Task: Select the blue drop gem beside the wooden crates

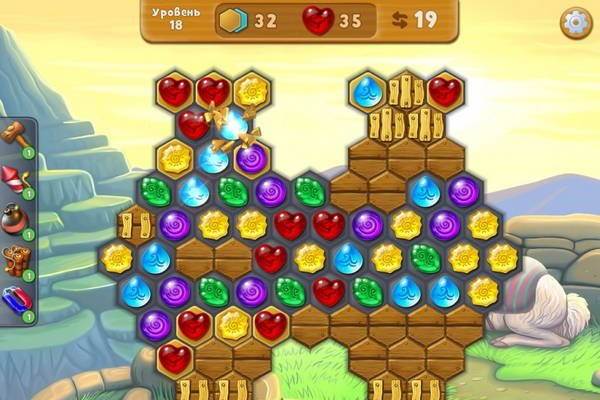Action: coord(367,91)
